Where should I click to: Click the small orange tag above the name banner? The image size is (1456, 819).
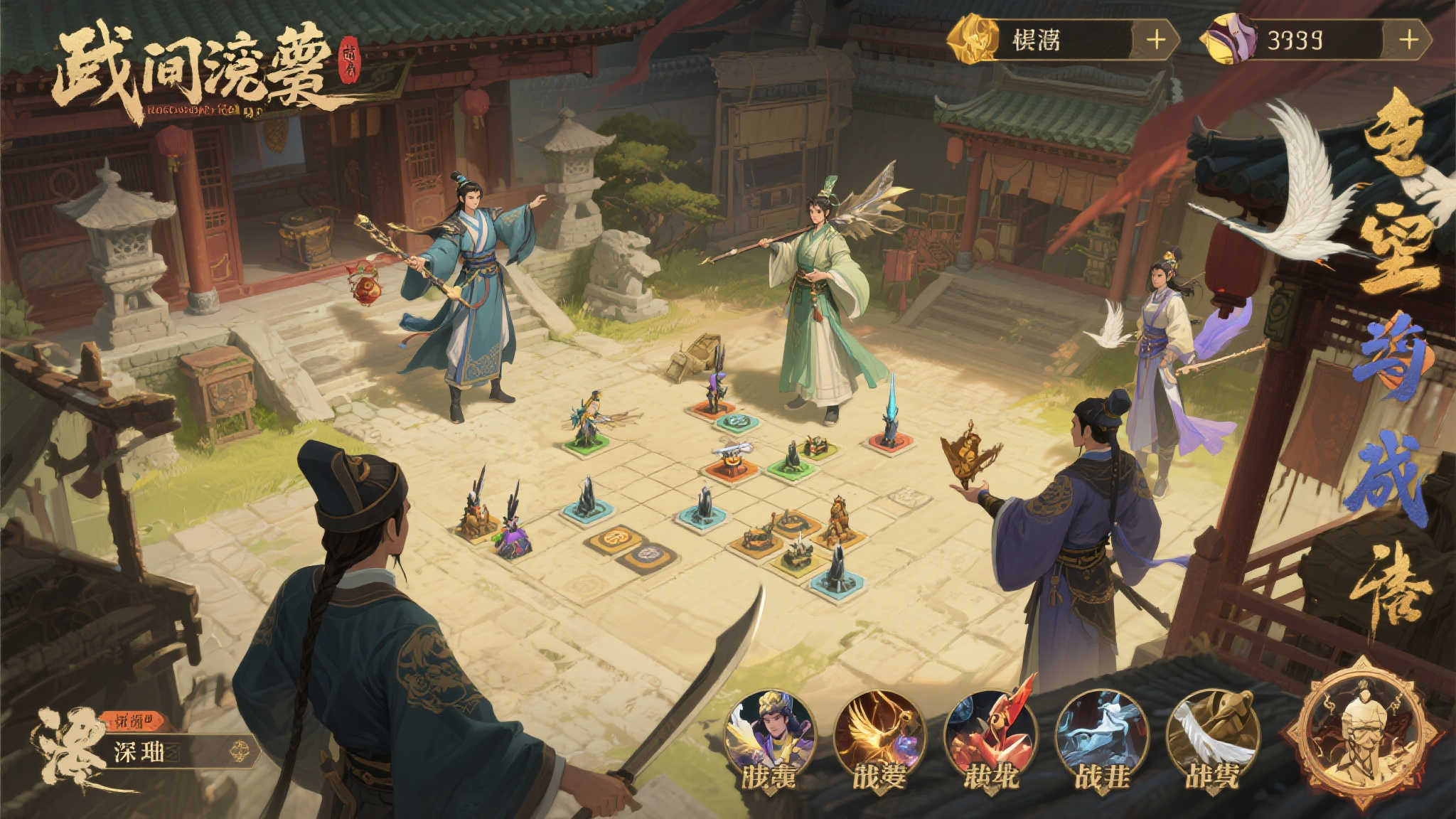(134, 721)
